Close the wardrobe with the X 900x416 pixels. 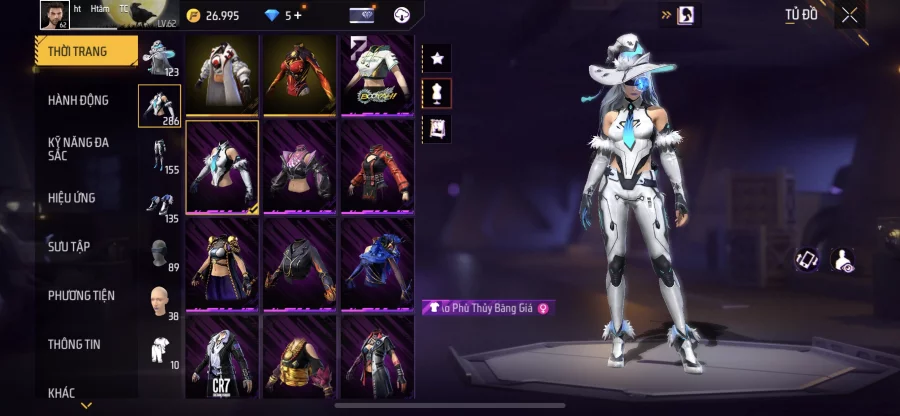tap(849, 15)
